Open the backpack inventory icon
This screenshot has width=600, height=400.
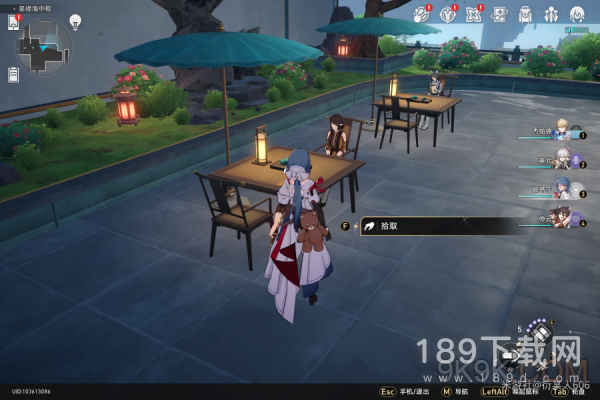[x=524, y=14]
